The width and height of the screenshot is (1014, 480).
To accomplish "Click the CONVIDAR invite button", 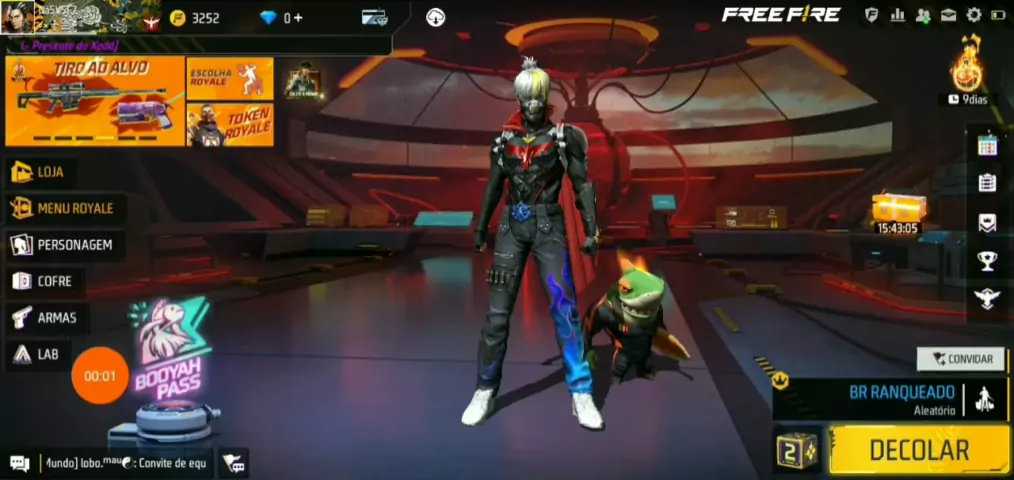I will pos(961,359).
